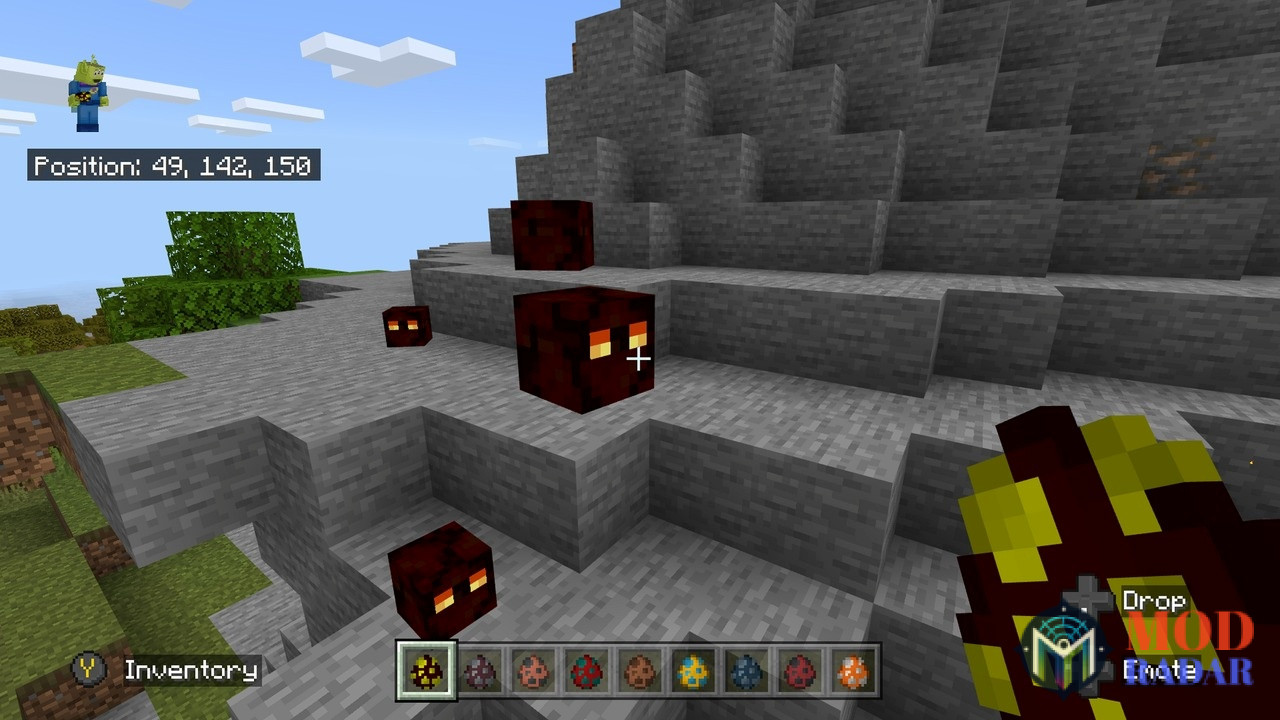
Task: Click the crosshair at screen center
Action: 640,358
